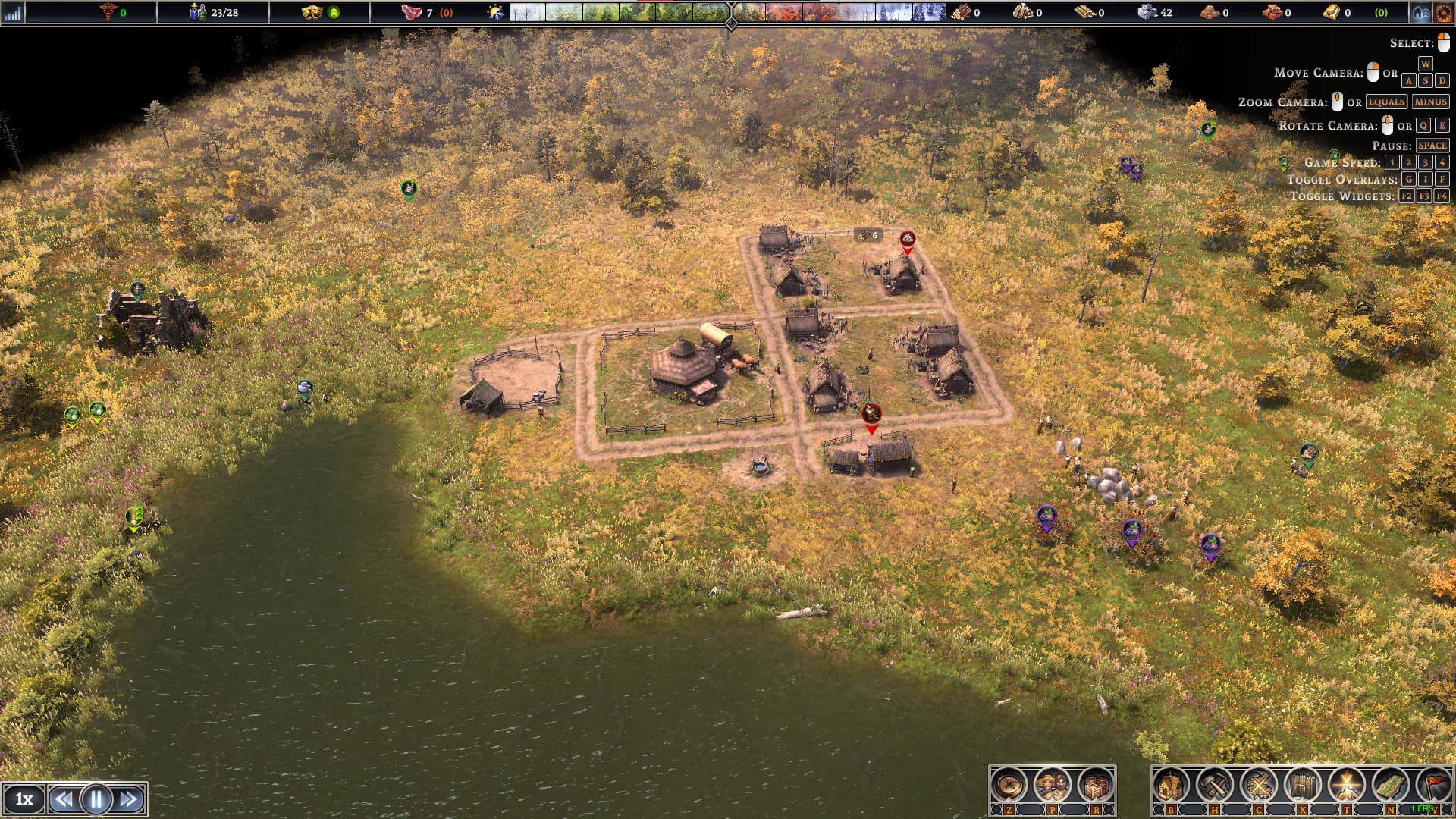Select the red flag tool
This screenshot has height=819, width=1456.
tap(1433, 786)
